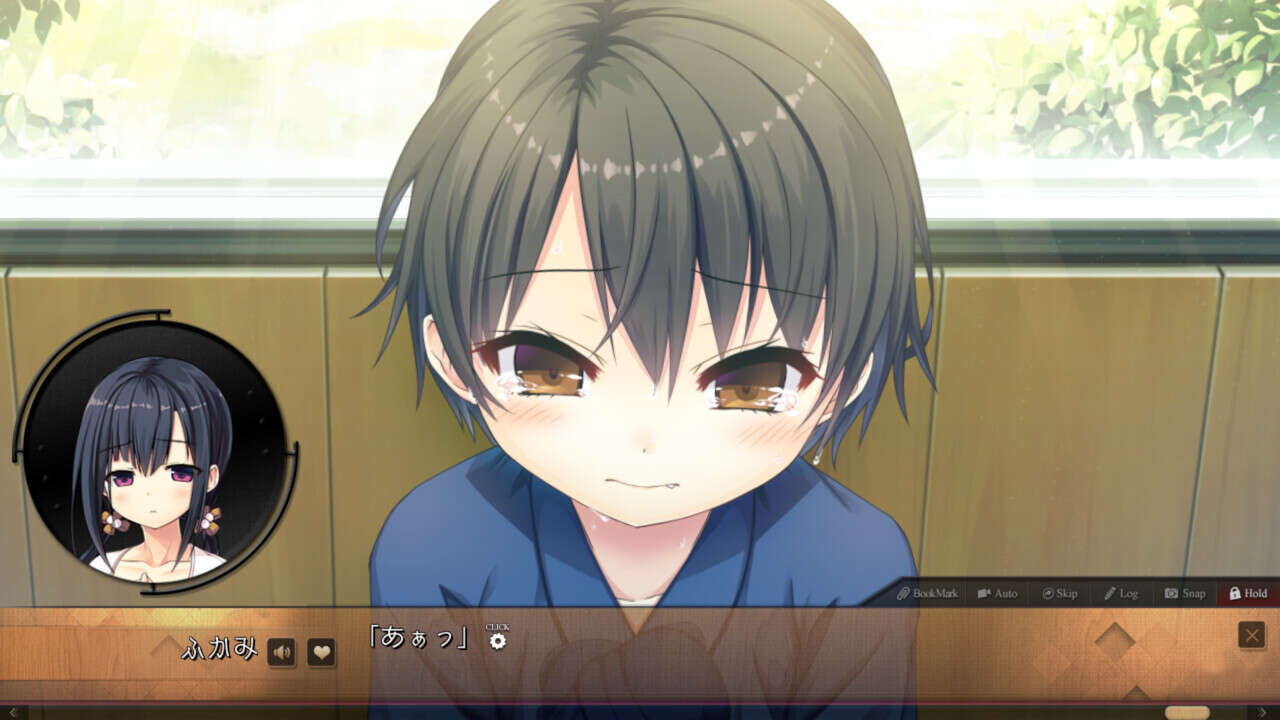Enable Skip mode for read text

[1062, 592]
